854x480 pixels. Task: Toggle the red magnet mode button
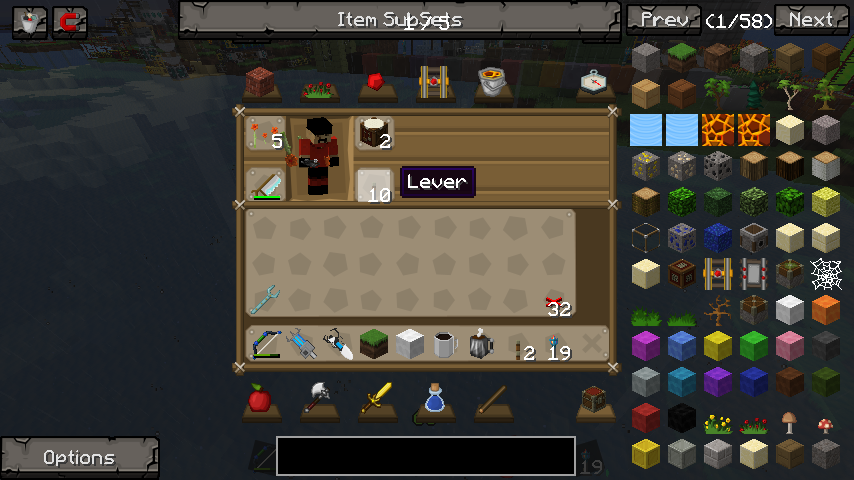pyautogui.click(x=70, y=22)
